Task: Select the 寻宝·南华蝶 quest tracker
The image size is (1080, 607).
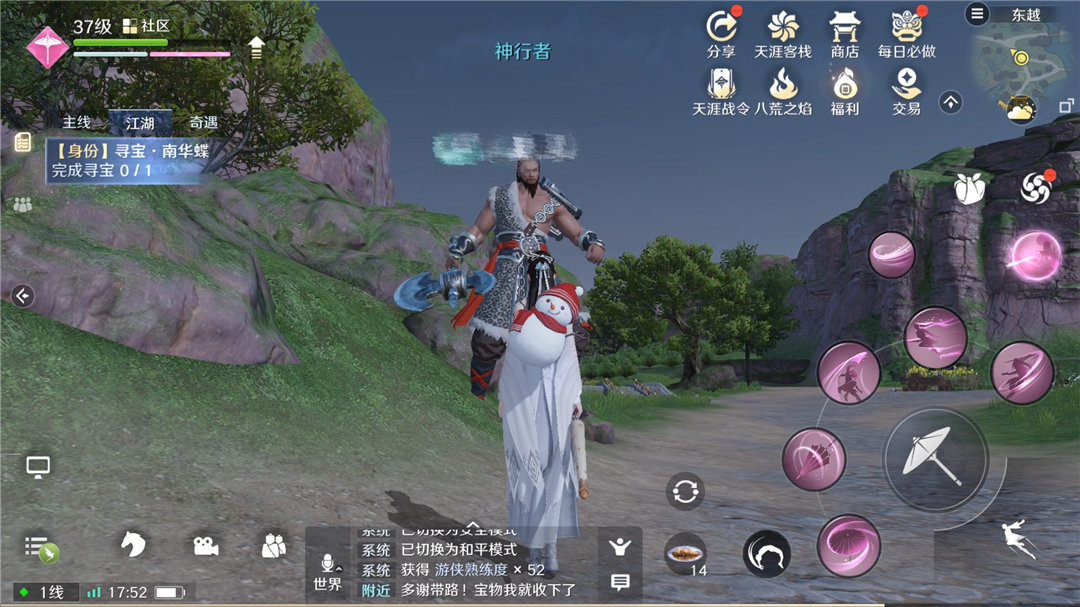Action: [128, 161]
